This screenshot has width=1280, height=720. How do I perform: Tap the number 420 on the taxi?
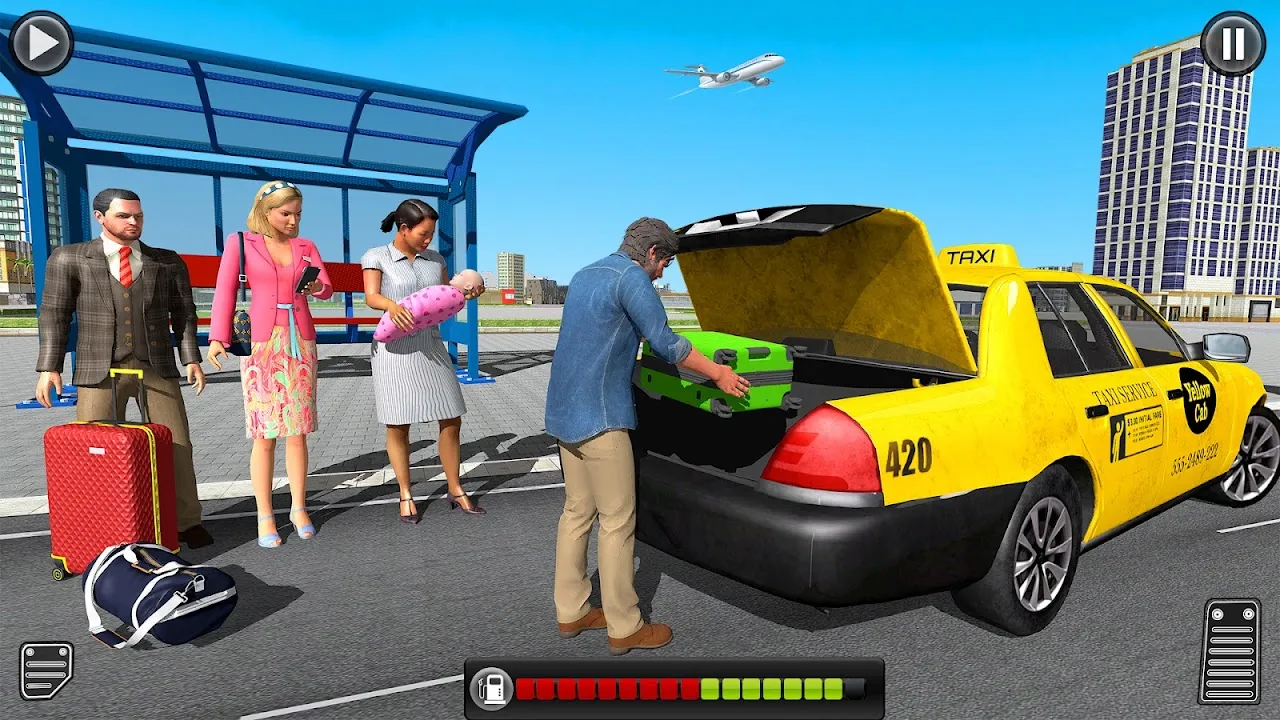(x=908, y=457)
